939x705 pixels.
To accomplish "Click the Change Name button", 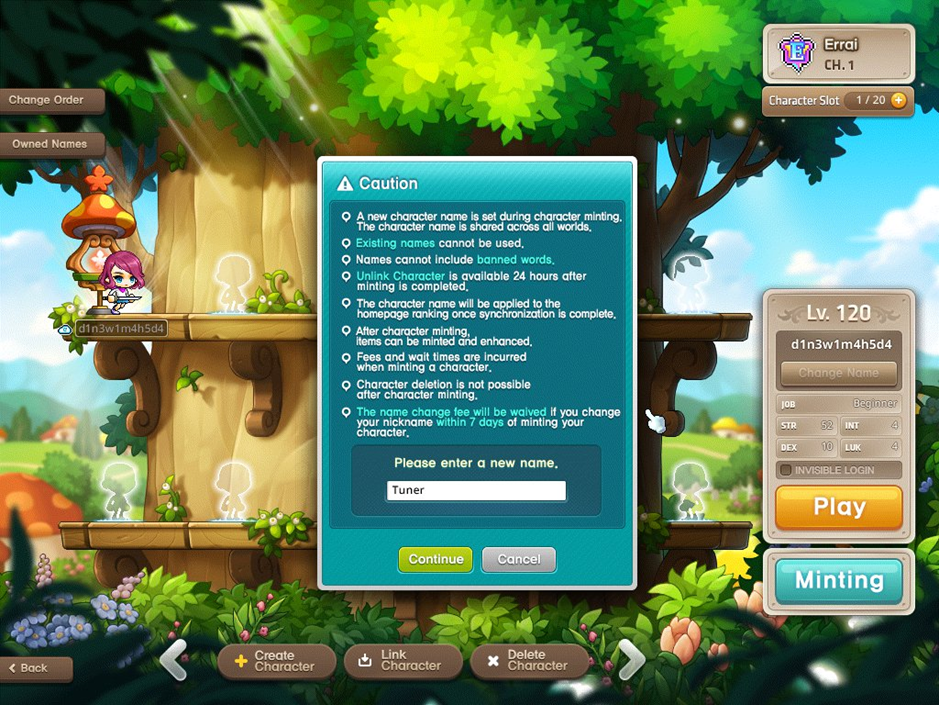I will click(x=838, y=373).
